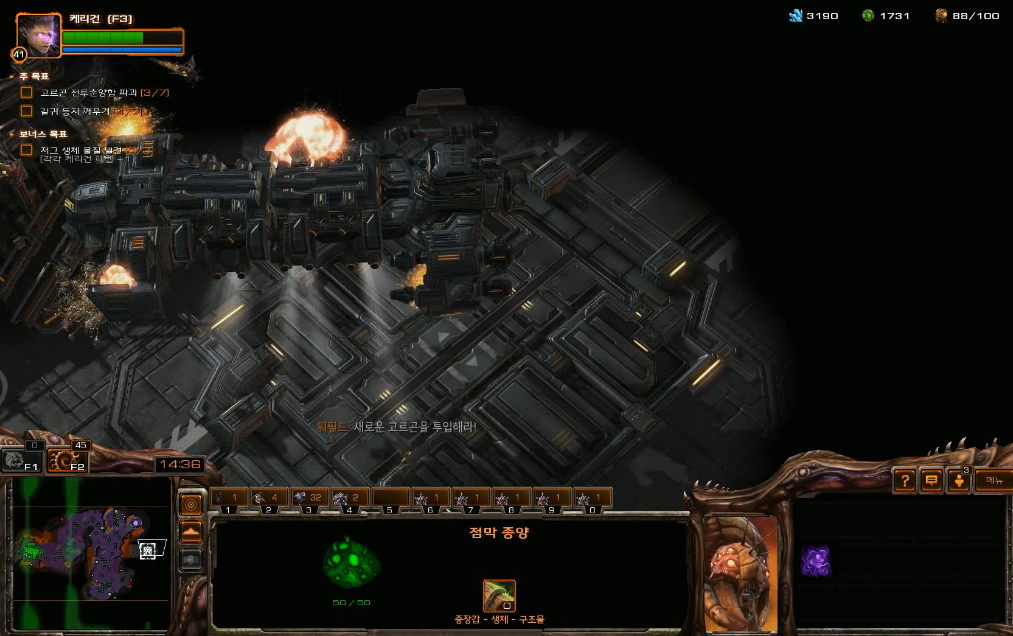Select control group 0 tab
This screenshot has width=1013, height=636.
591,497
